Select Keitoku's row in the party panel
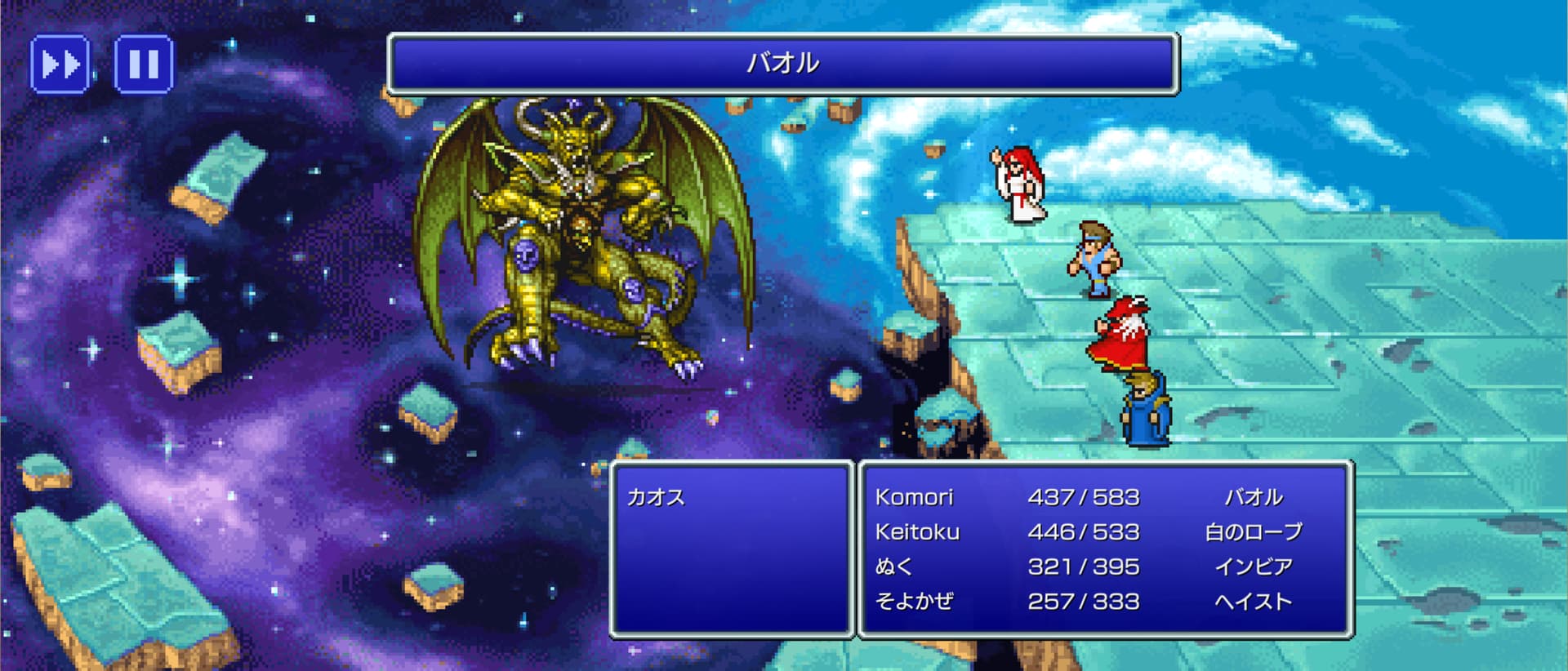This screenshot has height=671, width=1568. (917, 532)
